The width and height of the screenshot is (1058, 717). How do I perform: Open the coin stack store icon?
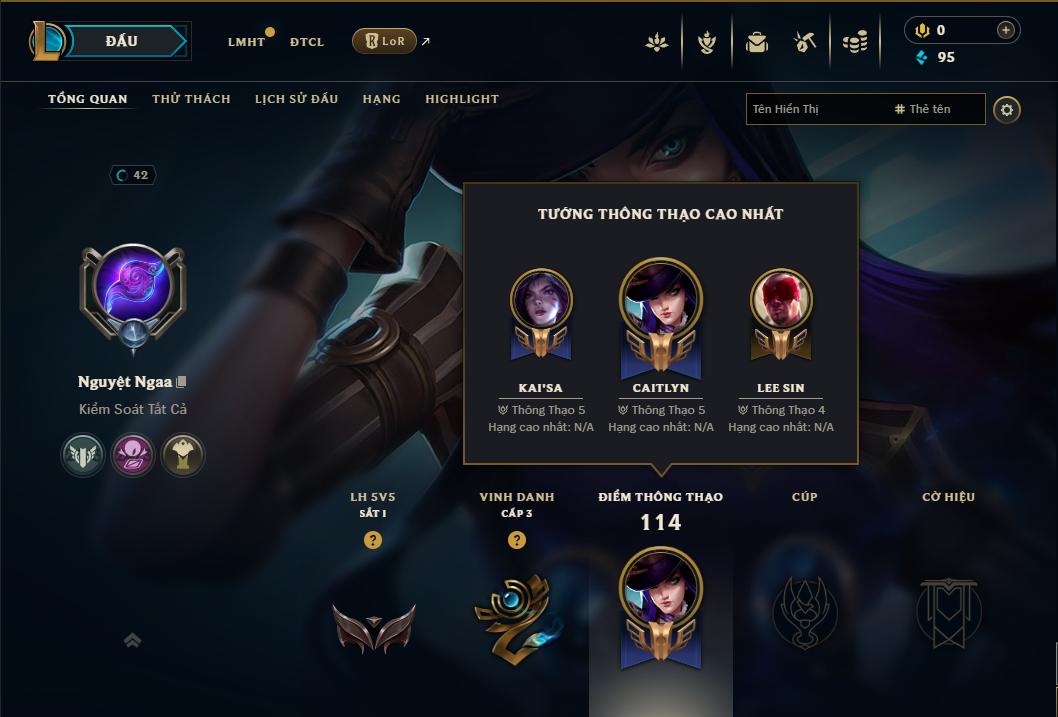pyautogui.click(x=854, y=42)
